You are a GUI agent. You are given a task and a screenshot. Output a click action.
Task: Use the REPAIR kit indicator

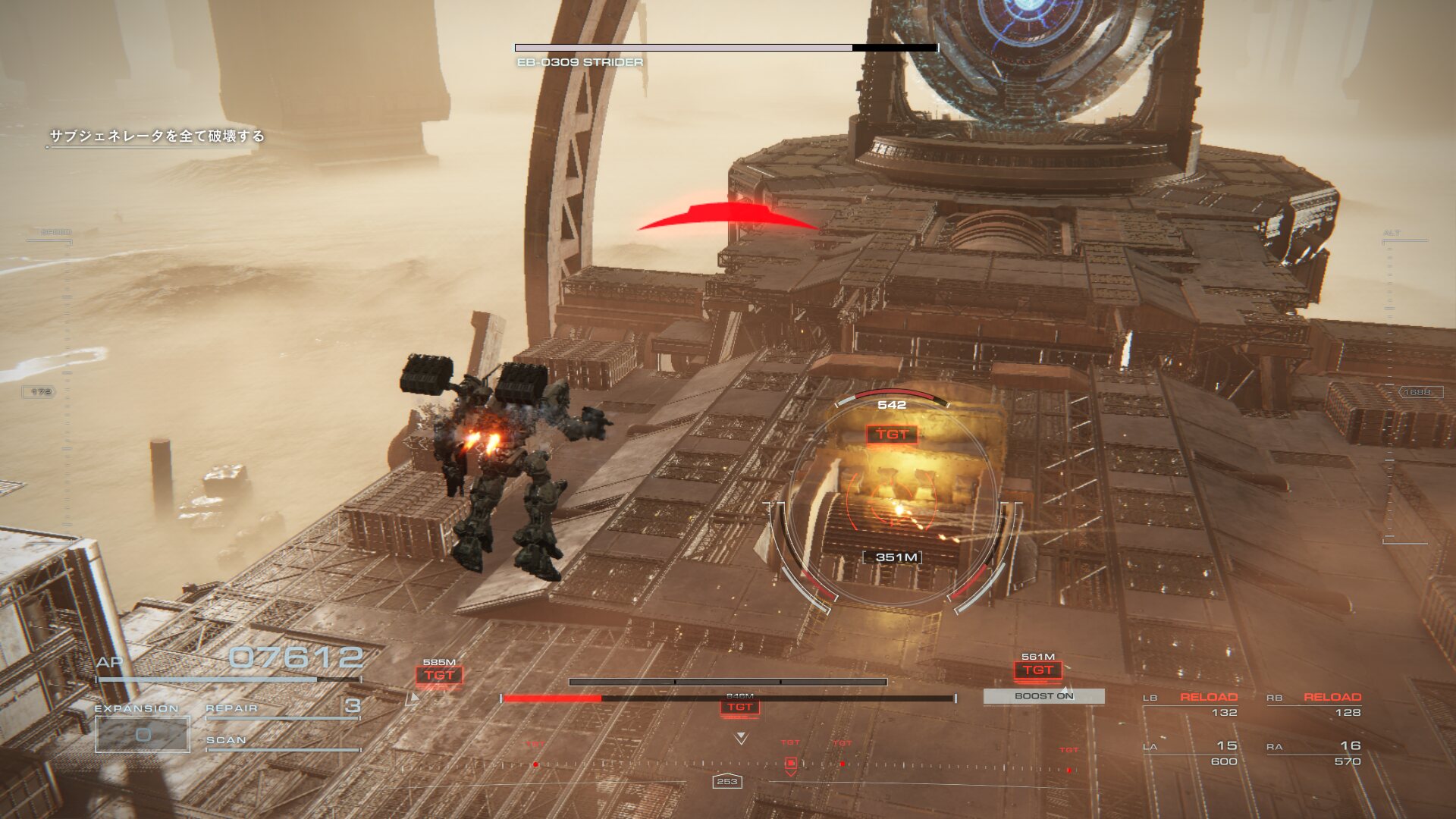tap(282, 708)
